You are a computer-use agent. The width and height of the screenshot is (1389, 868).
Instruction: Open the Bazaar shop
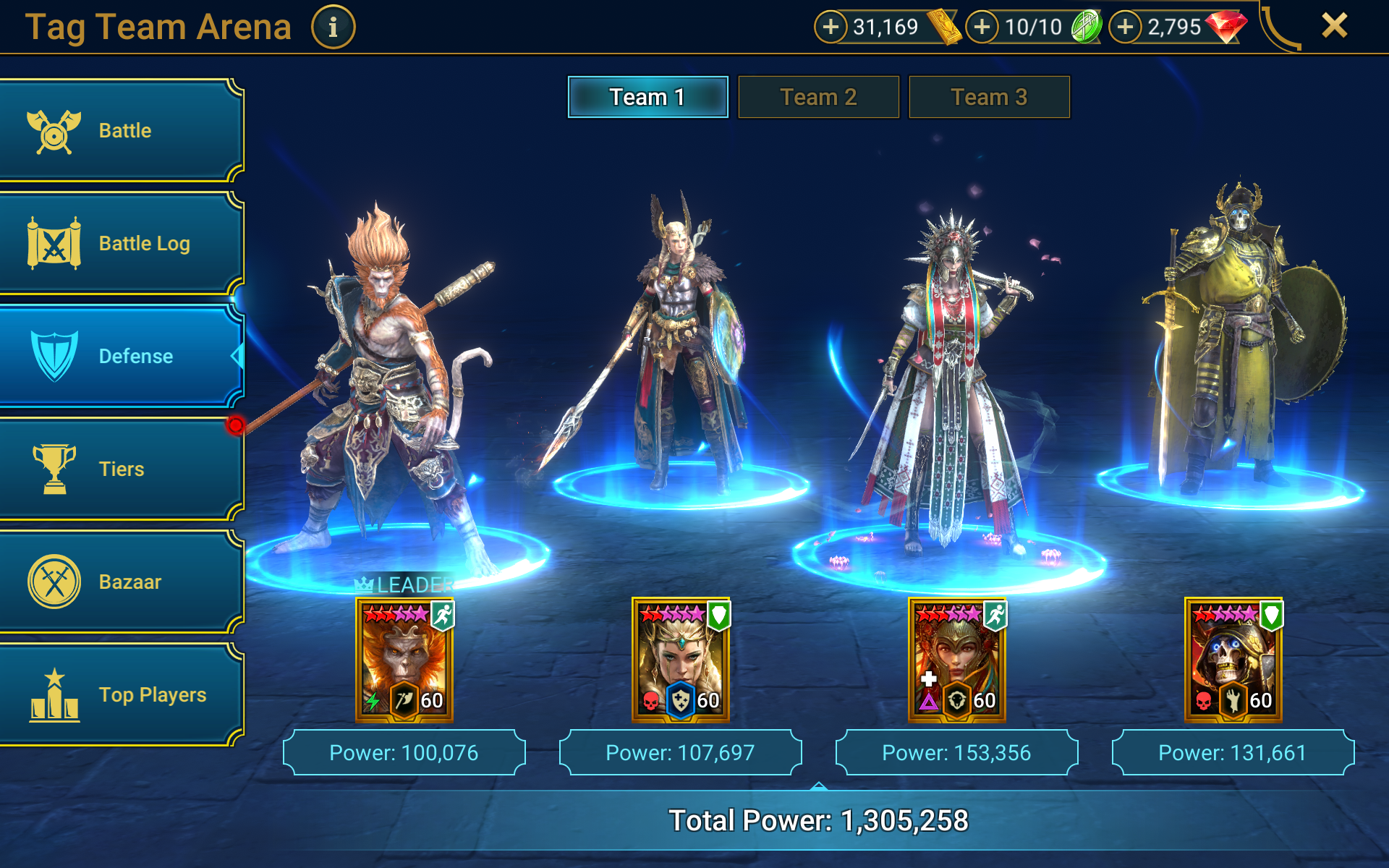click(122, 582)
